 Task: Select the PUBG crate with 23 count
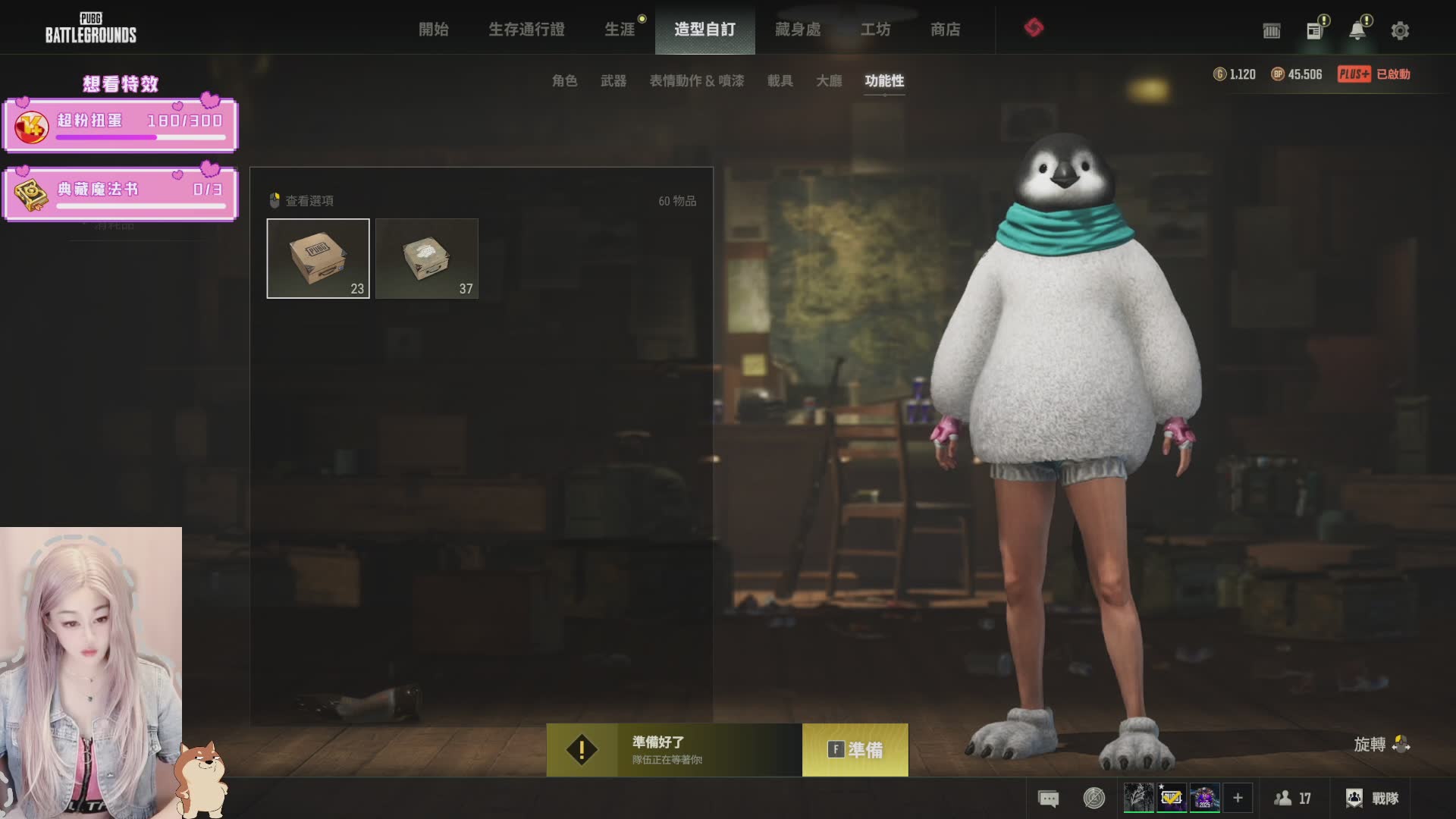coord(318,259)
